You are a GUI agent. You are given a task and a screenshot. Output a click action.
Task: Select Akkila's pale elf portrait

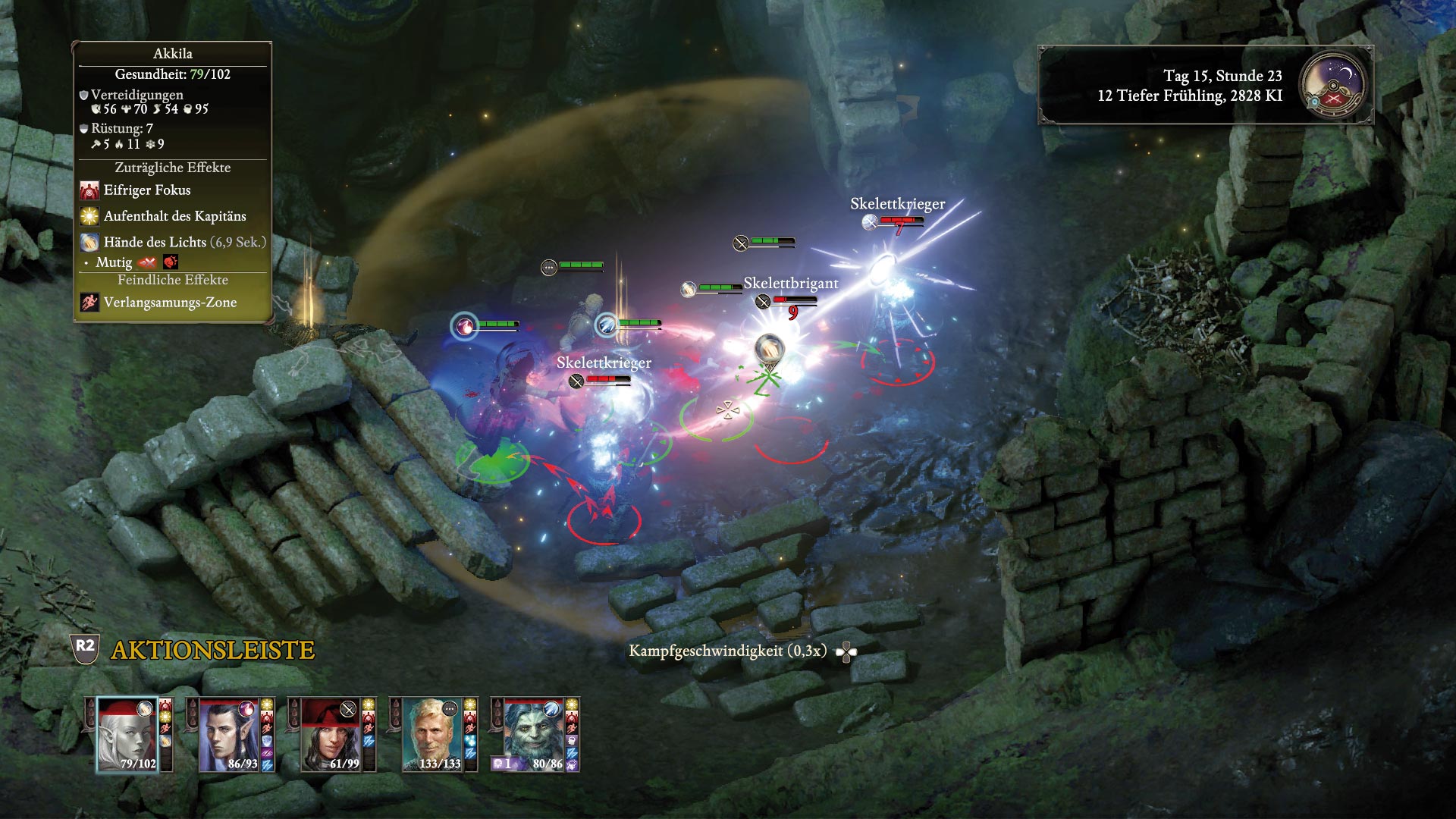tap(127, 734)
